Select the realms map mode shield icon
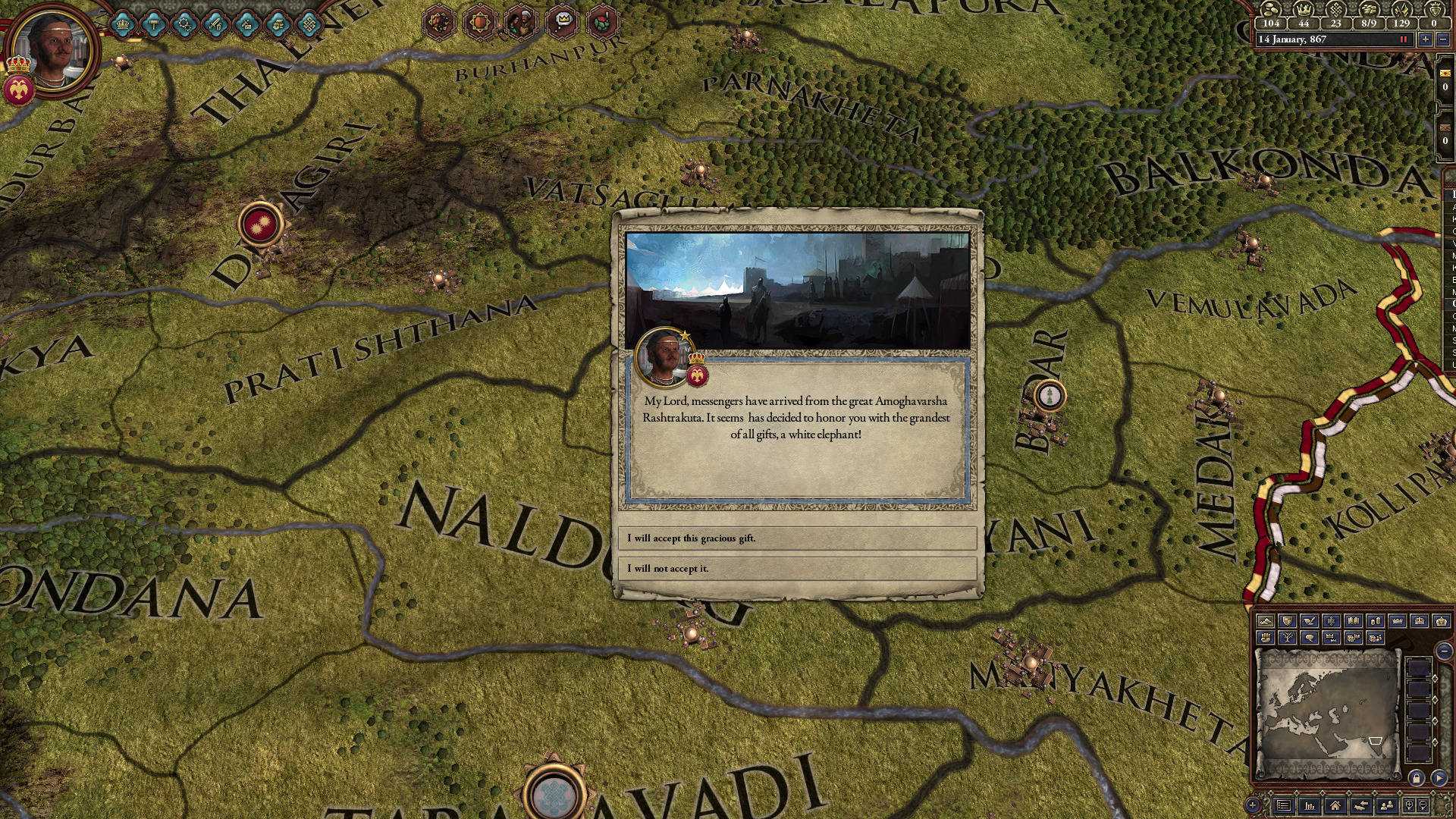1456x819 pixels. click(x=1288, y=621)
